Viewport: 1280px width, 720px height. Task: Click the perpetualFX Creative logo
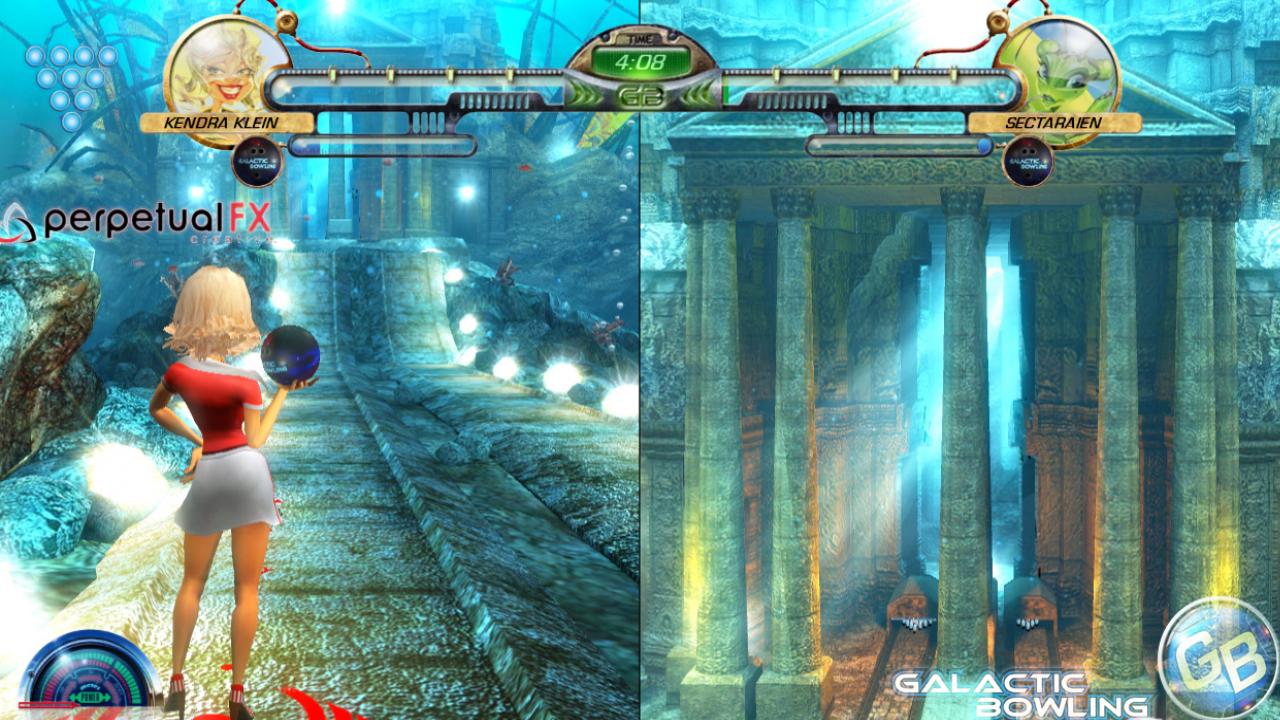point(130,218)
